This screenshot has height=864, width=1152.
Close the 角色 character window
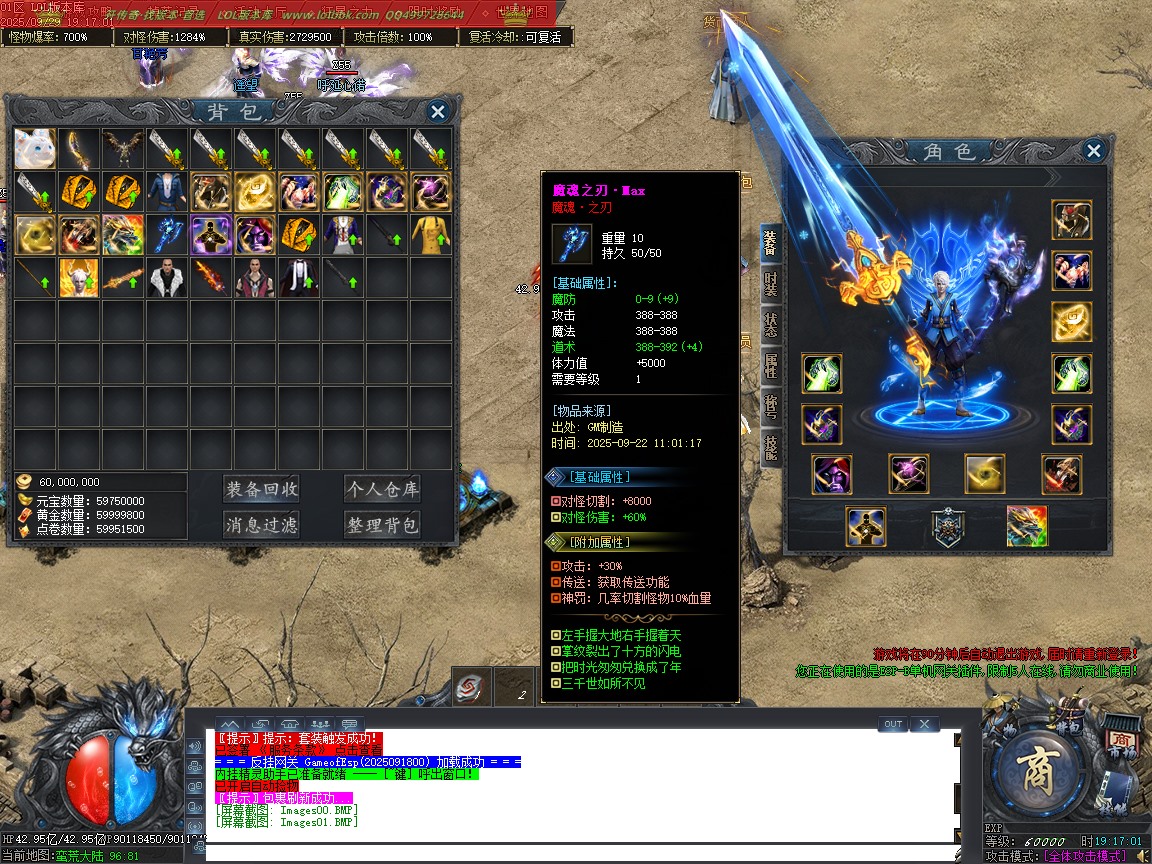(1094, 151)
